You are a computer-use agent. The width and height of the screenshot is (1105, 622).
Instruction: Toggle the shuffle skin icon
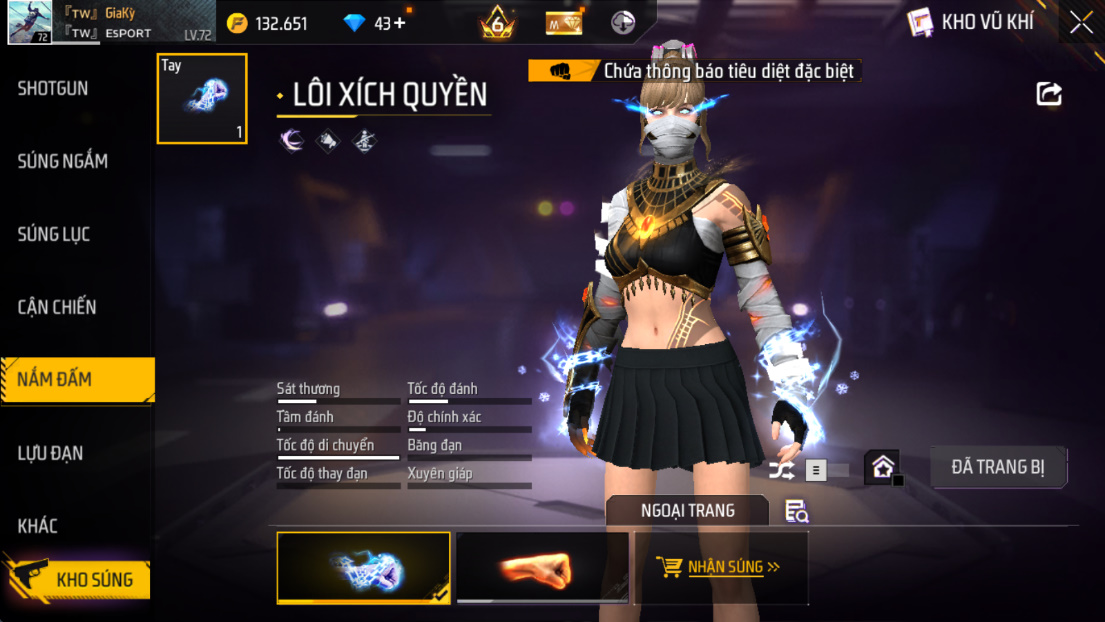(782, 469)
